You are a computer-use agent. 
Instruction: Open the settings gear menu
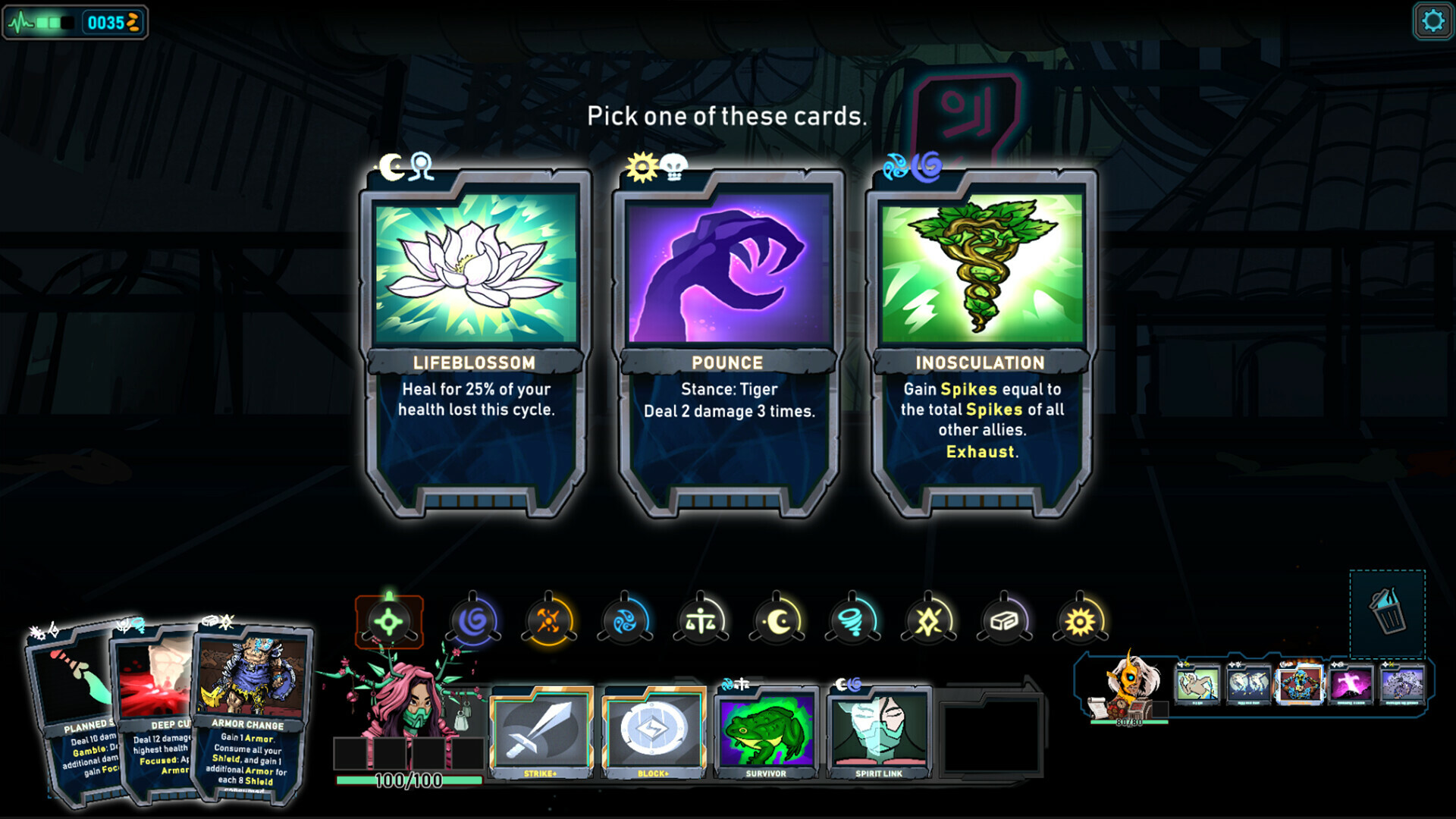[x=1432, y=20]
